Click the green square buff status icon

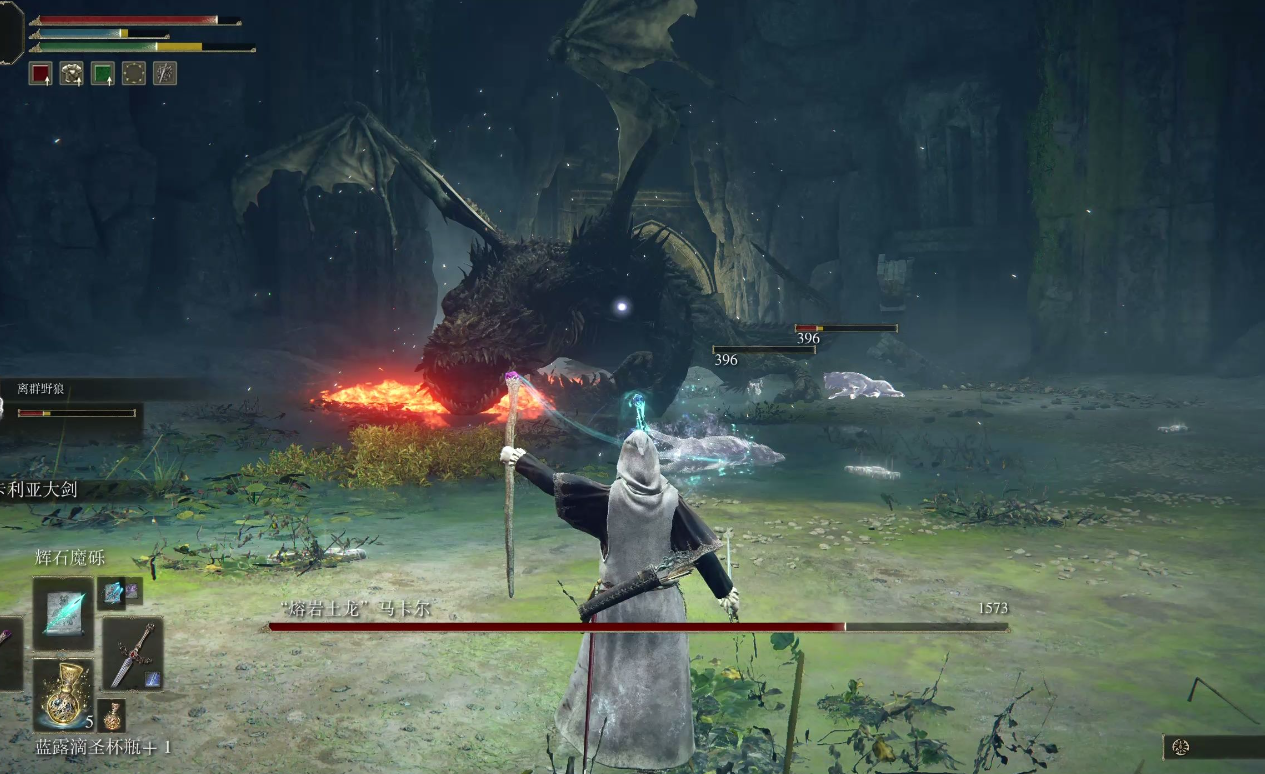point(102,73)
